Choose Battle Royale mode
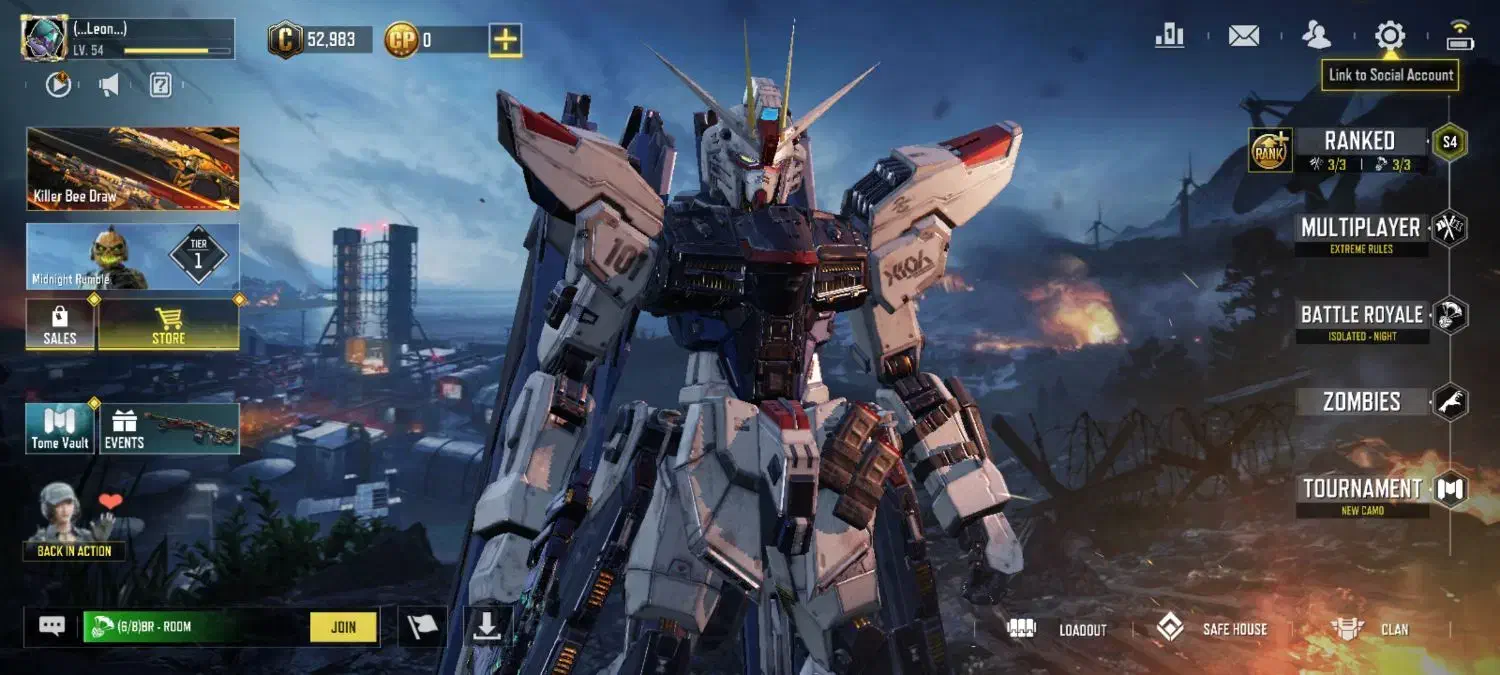This screenshot has width=1500, height=675. click(x=1361, y=316)
